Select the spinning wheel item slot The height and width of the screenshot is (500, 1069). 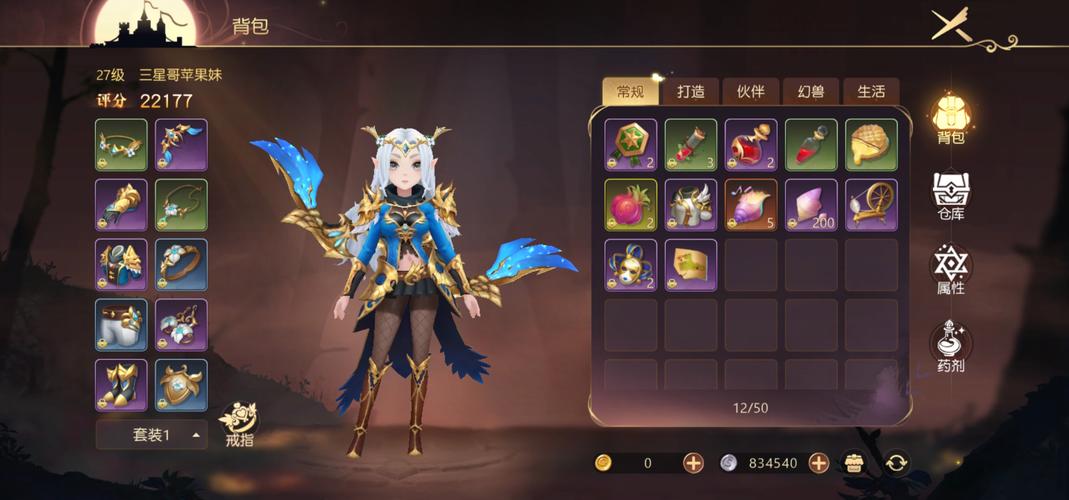pyautogui.click(x=871, y=205)
